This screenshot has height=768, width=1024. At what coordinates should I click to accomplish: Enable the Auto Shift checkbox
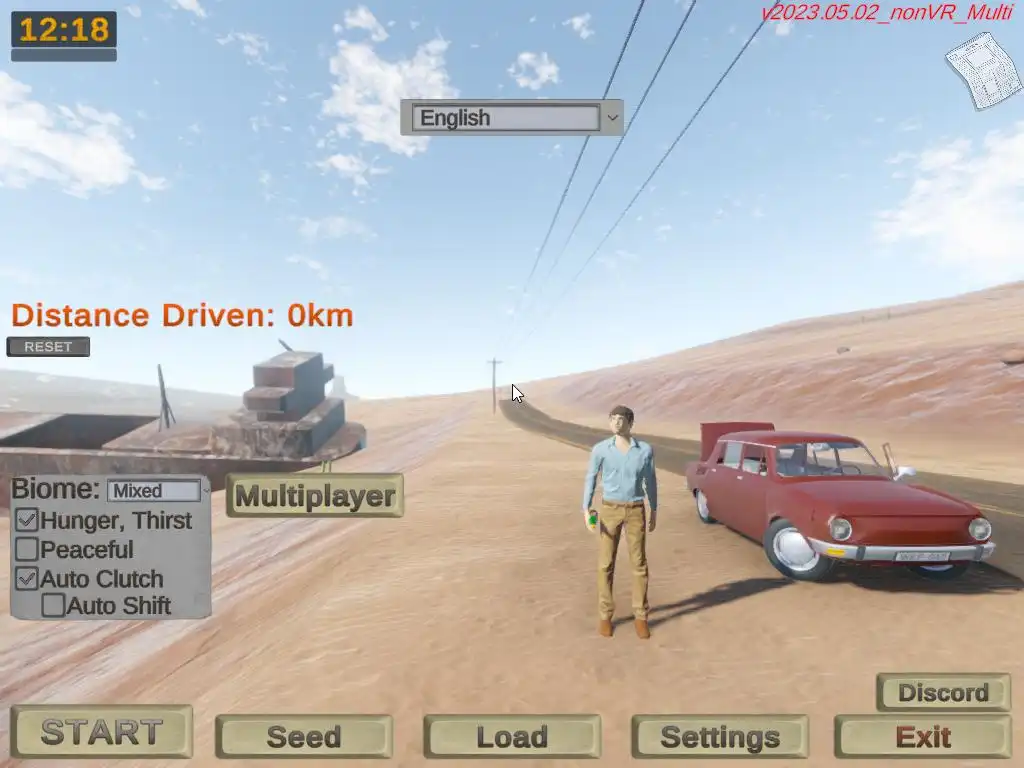(x=53, y=605)
